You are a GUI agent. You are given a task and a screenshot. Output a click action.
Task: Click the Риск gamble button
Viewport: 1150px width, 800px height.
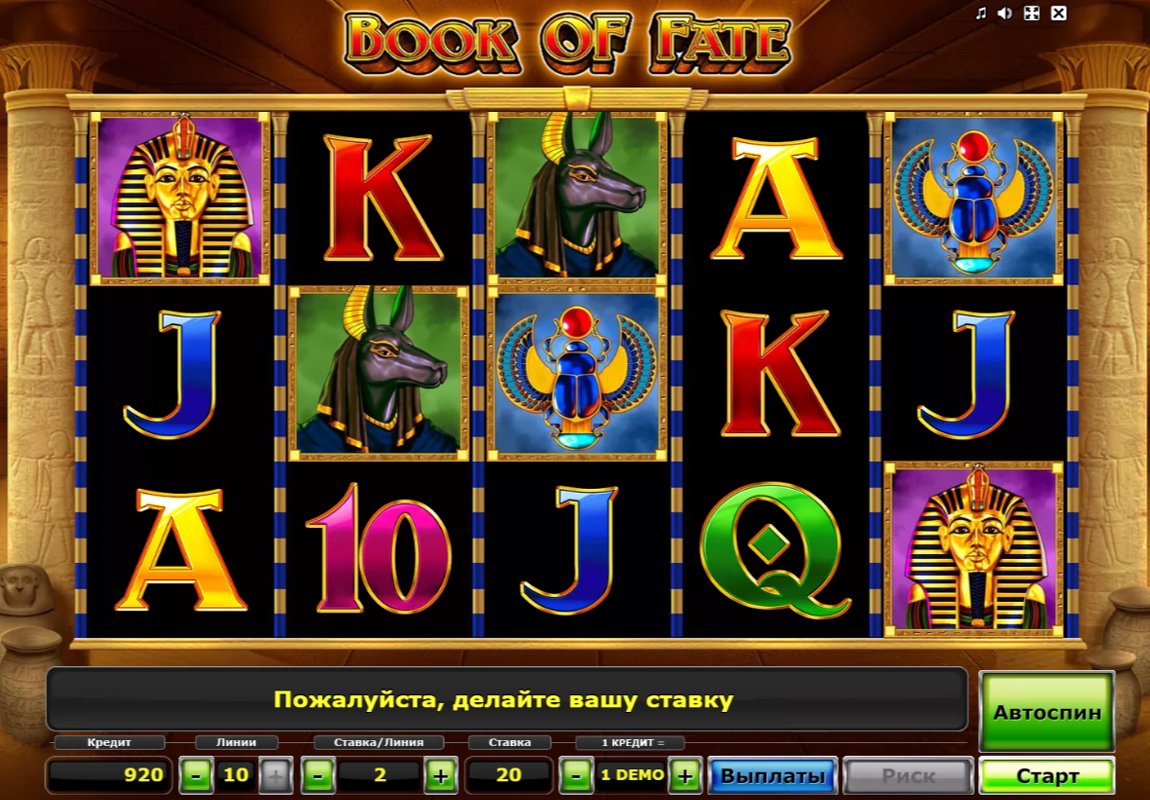[908, 776]
